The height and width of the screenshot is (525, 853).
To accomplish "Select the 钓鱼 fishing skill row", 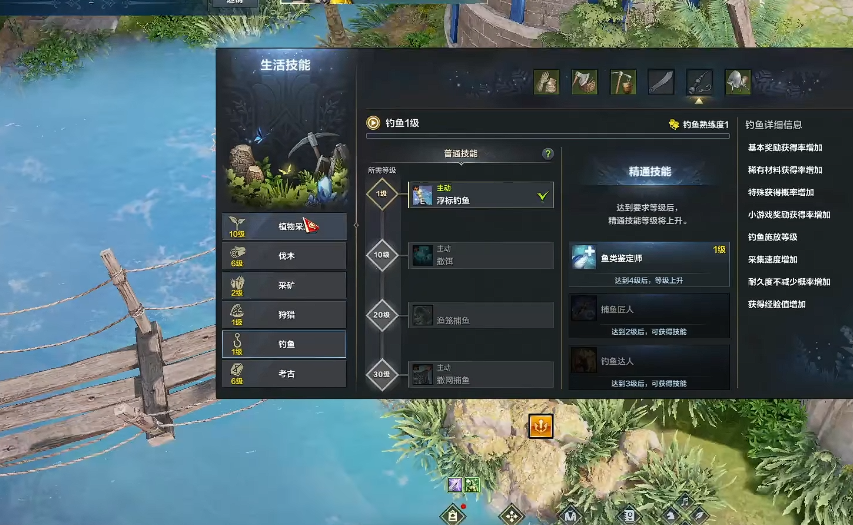I will [x=285, y=344].
